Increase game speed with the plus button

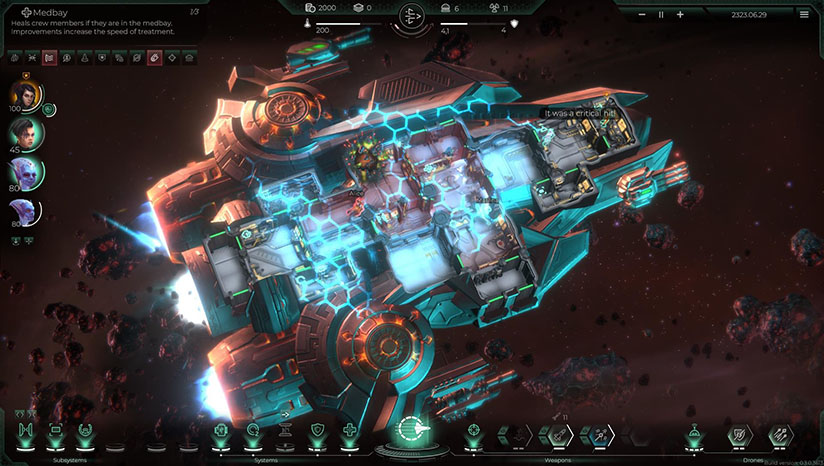tap(680, 14)
